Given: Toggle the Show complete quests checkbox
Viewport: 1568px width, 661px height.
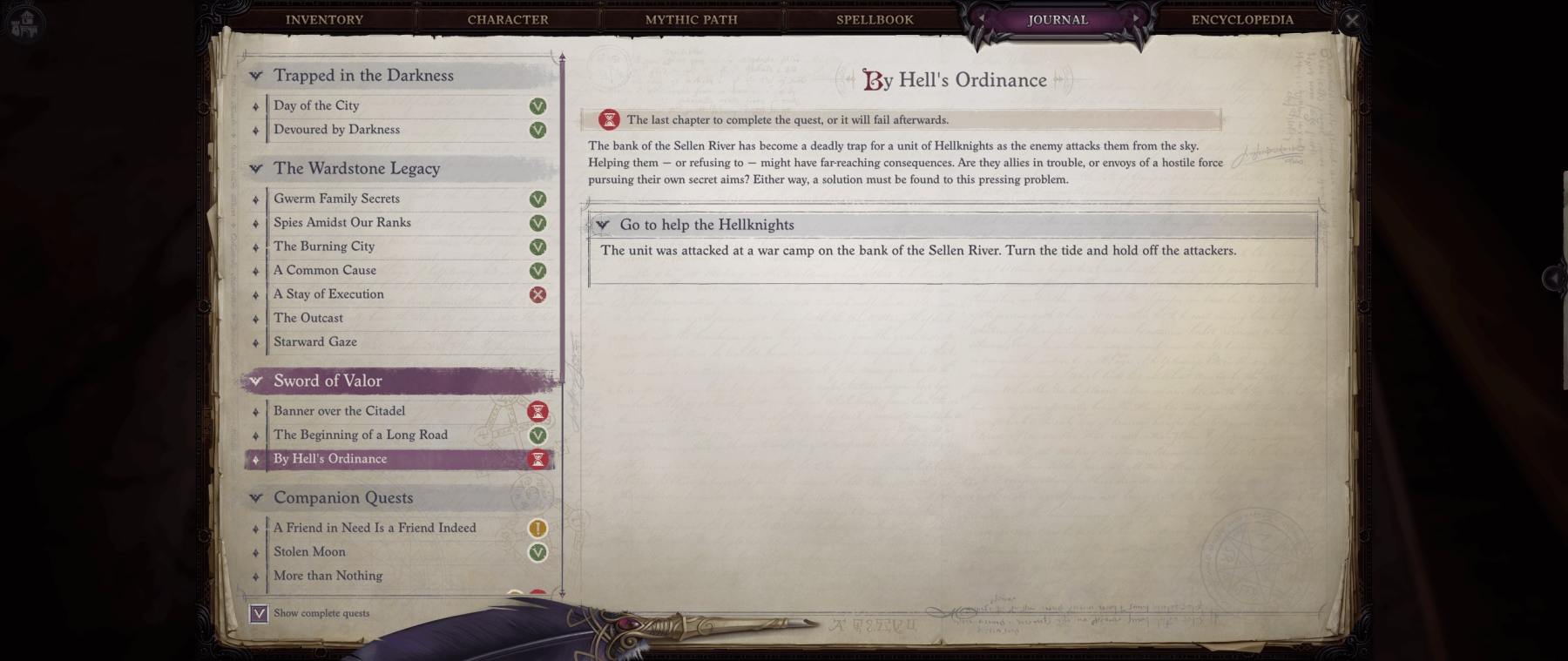Looking at the screenshot, I should pyautogui.click(x=259, y=613).
